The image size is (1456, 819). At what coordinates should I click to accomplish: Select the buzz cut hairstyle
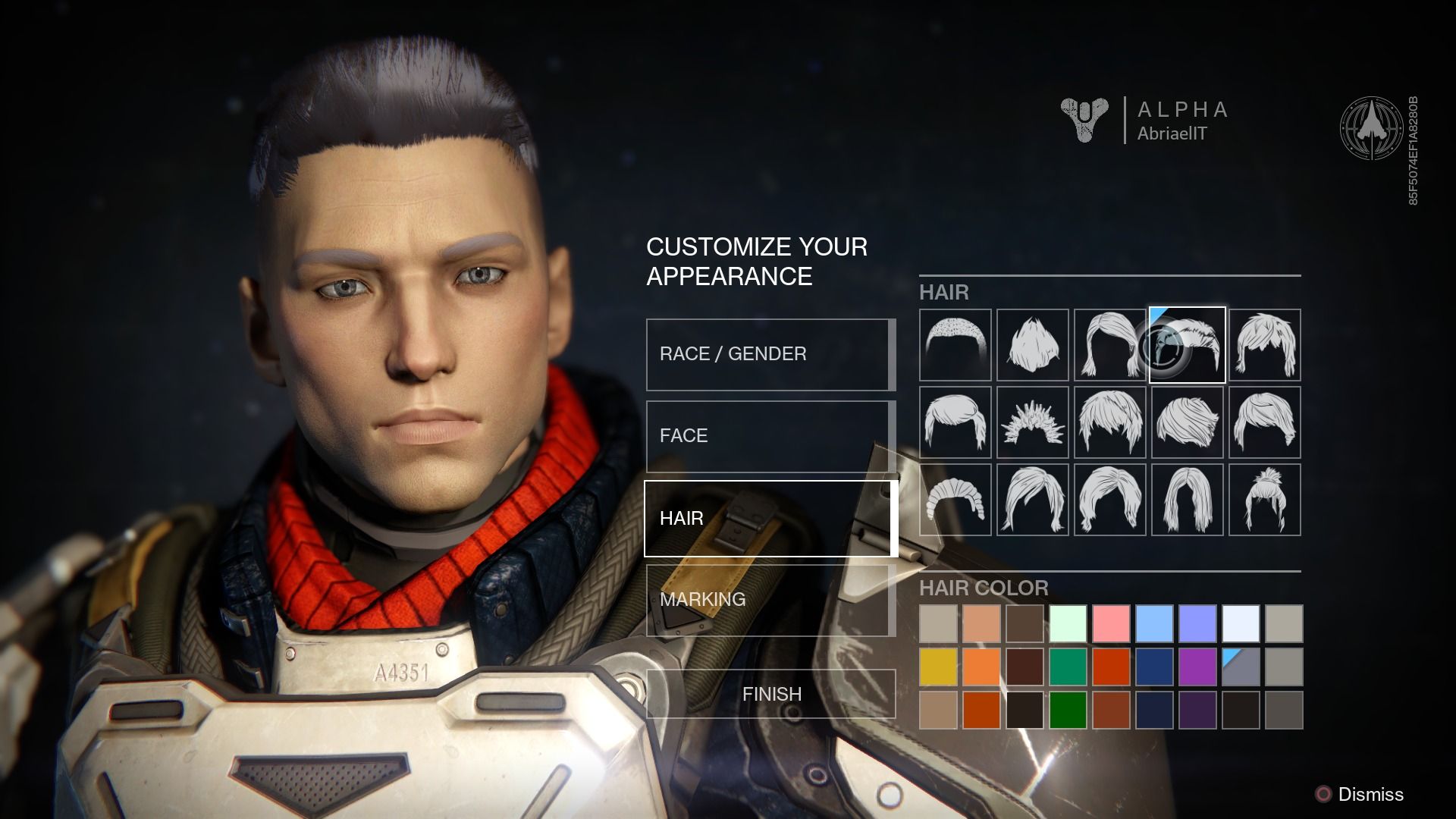coord(954,345)
